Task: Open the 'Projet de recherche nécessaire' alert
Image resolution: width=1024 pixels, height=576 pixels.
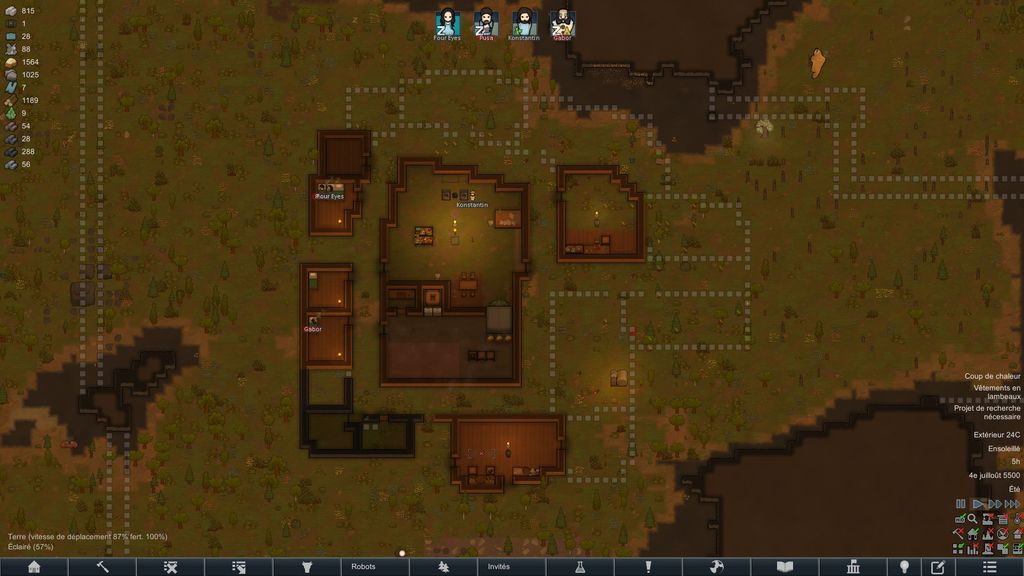Action: (x=987, y=413)
